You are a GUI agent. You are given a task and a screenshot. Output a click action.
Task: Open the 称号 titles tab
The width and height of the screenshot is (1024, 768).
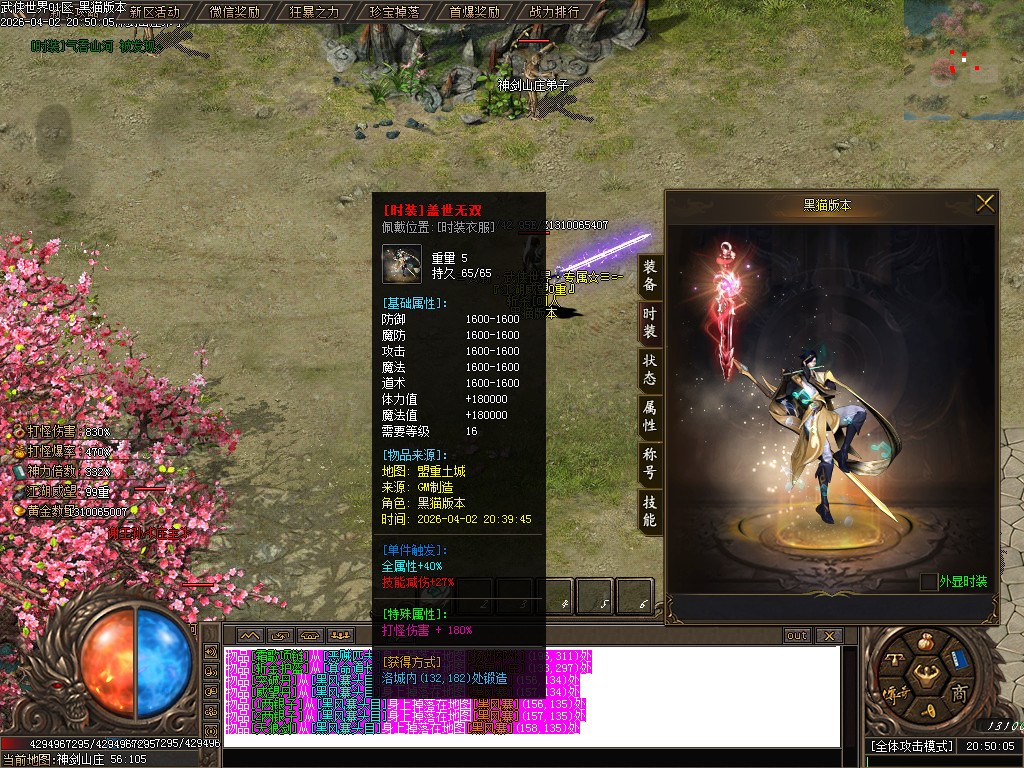[x=650, y=465]
